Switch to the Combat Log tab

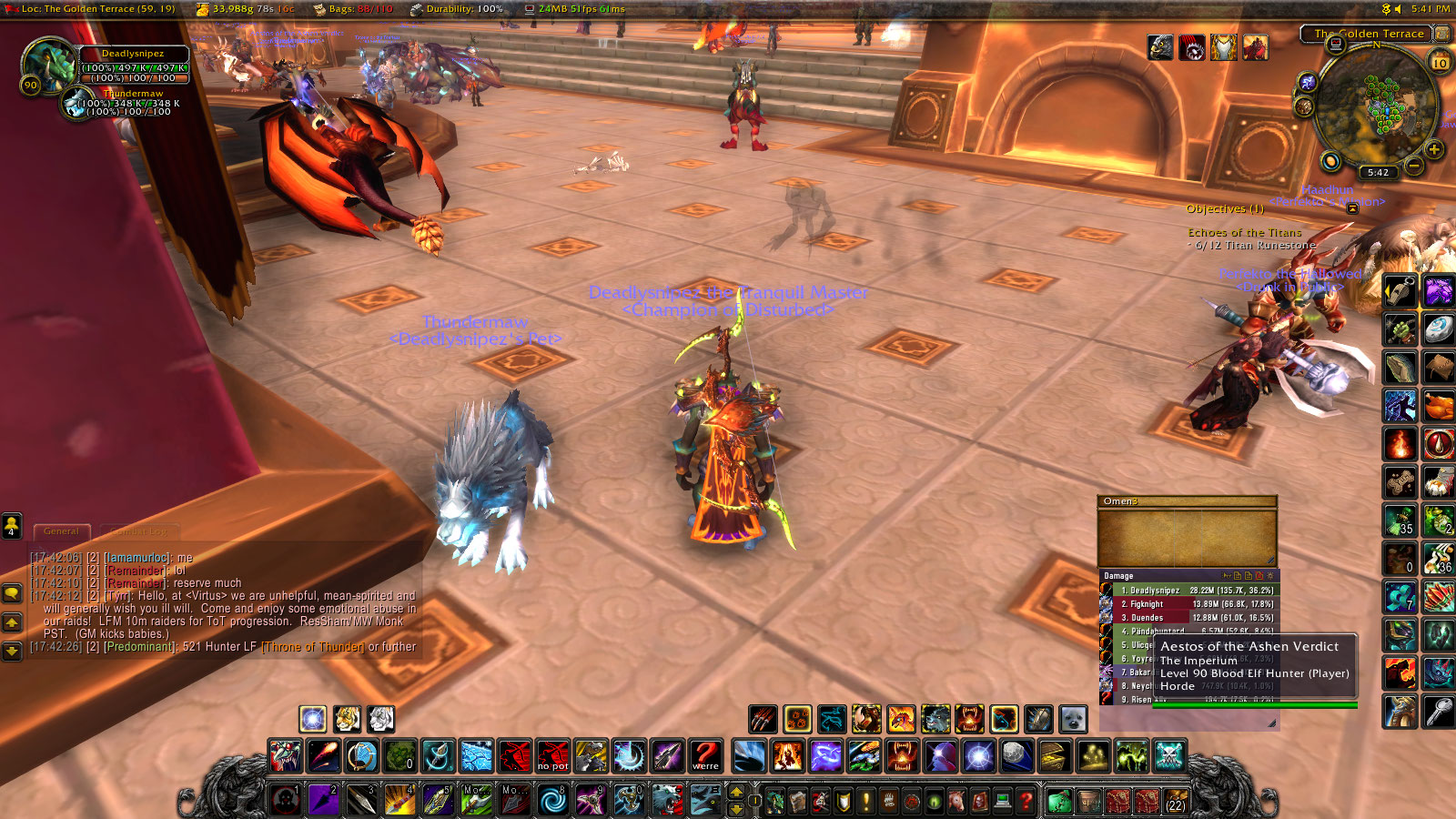pos(138,531)
